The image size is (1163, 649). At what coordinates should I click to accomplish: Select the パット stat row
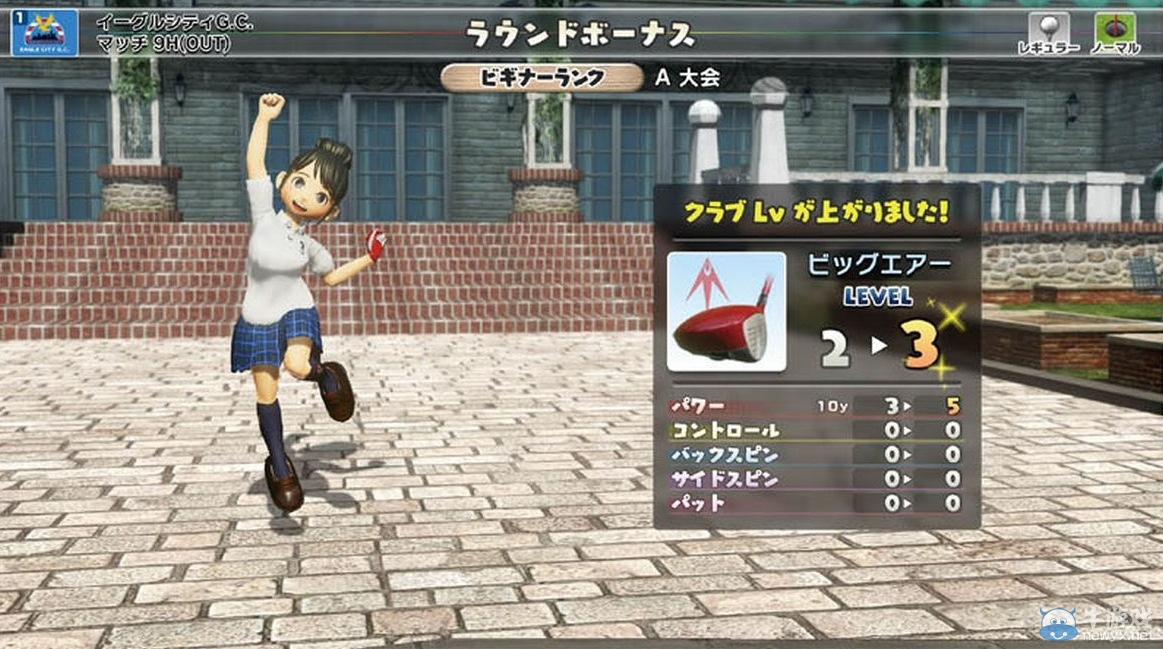pos(814,503)
